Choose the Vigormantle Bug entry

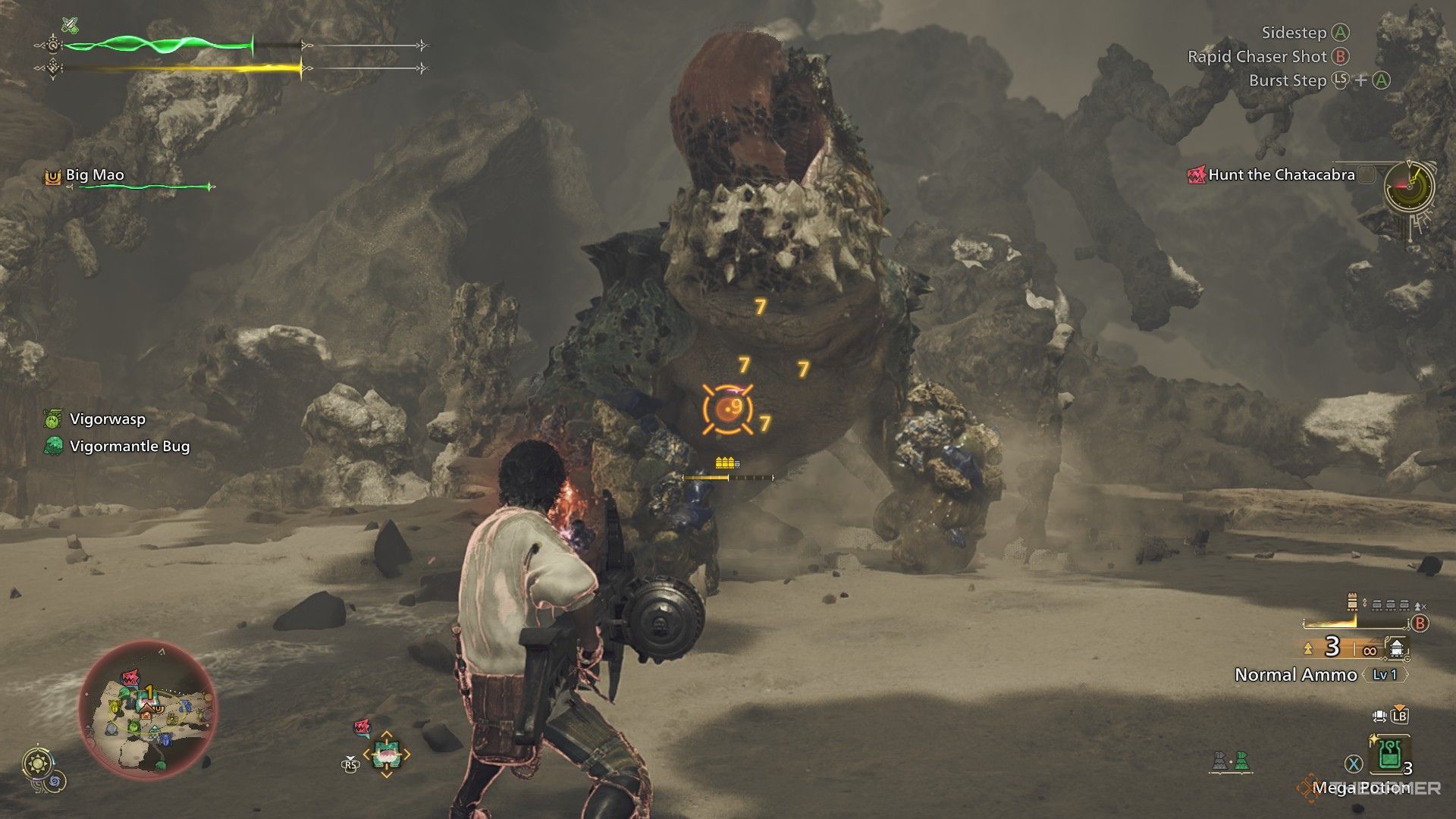(129, 447)
